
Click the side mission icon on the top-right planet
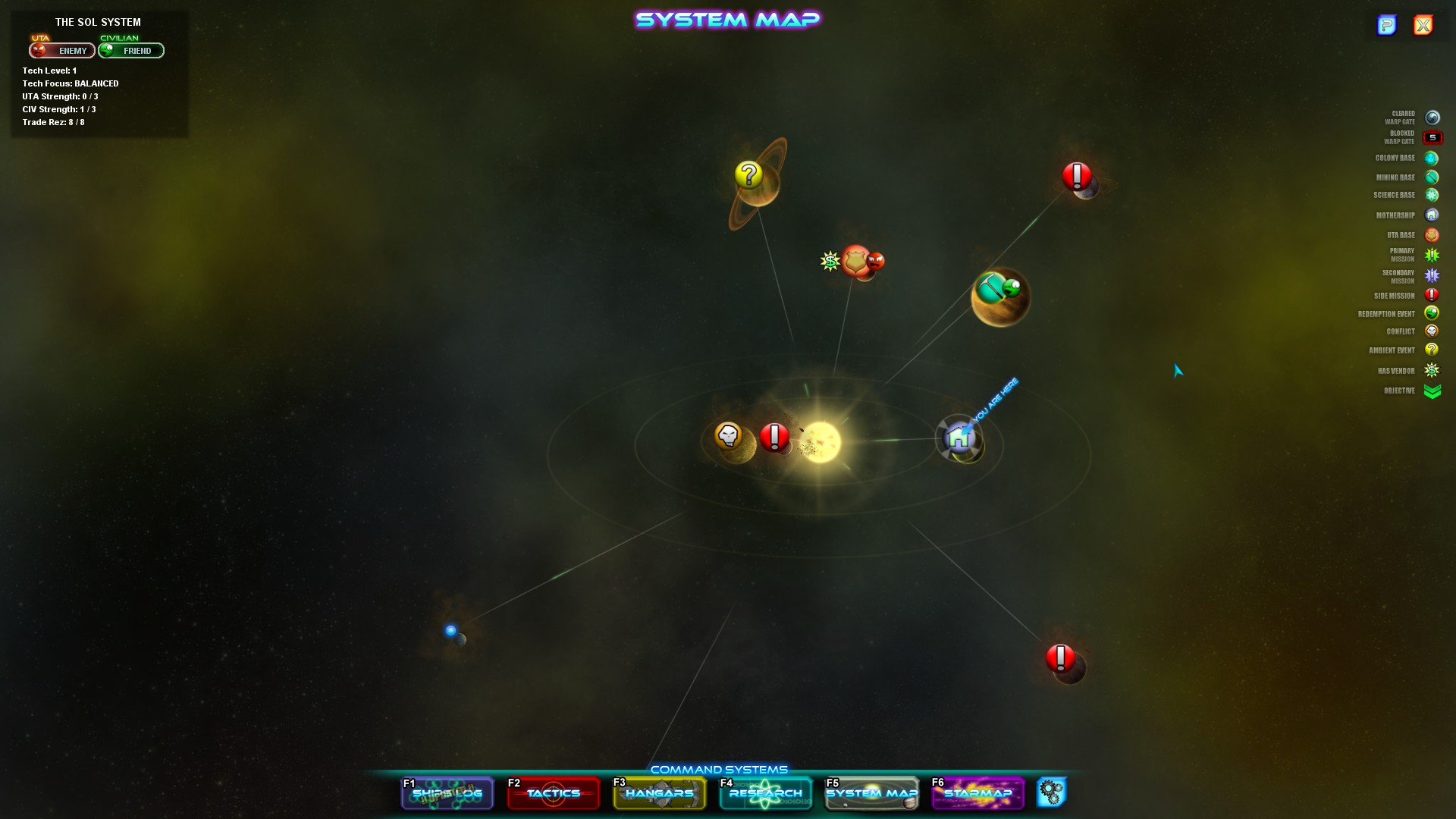point(1075,174)
